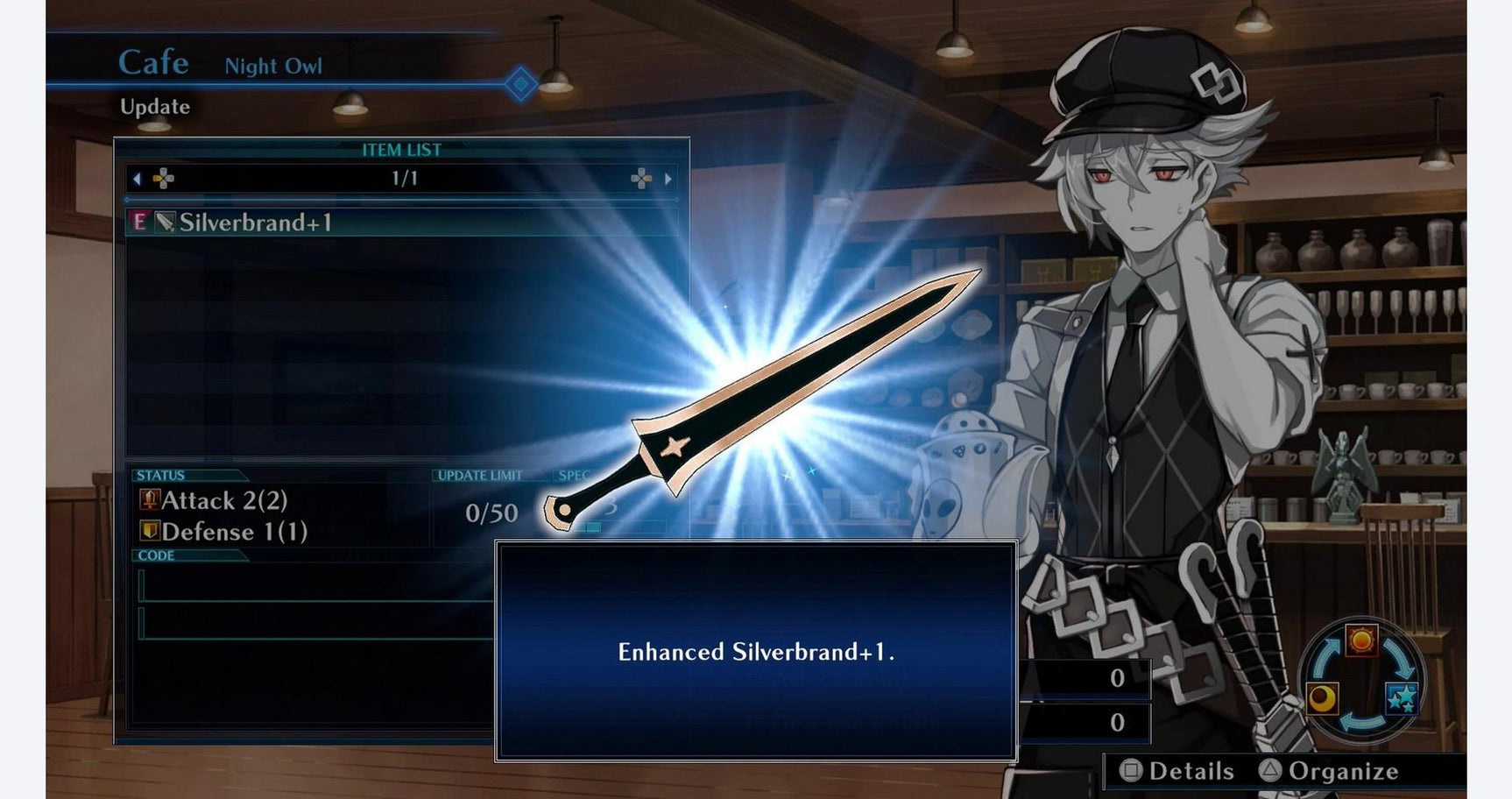Click the left page arrow in Item List
The image size is (1512, 799).
(136, 179)
